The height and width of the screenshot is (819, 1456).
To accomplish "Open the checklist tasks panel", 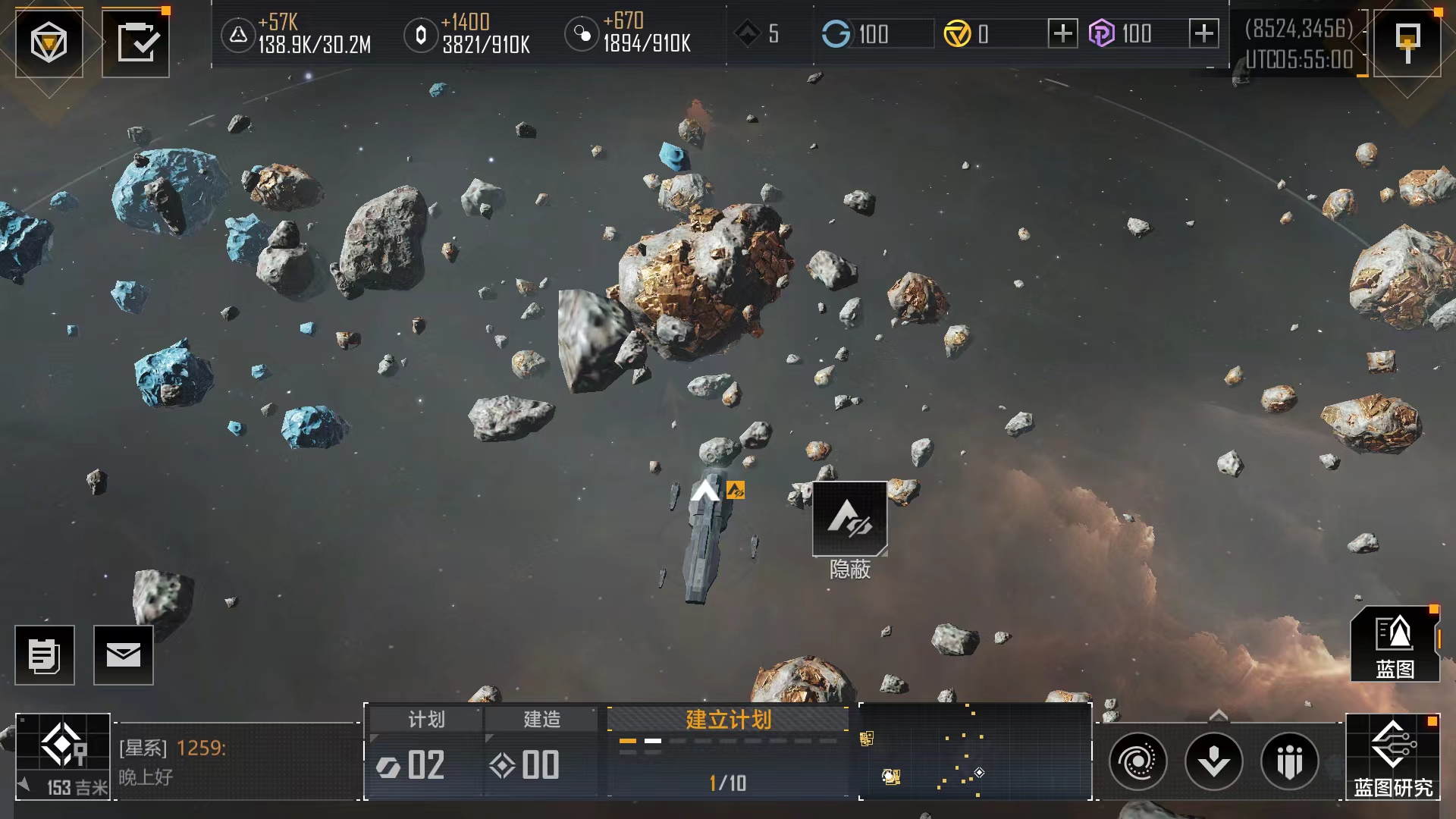I will coord(136,42).
